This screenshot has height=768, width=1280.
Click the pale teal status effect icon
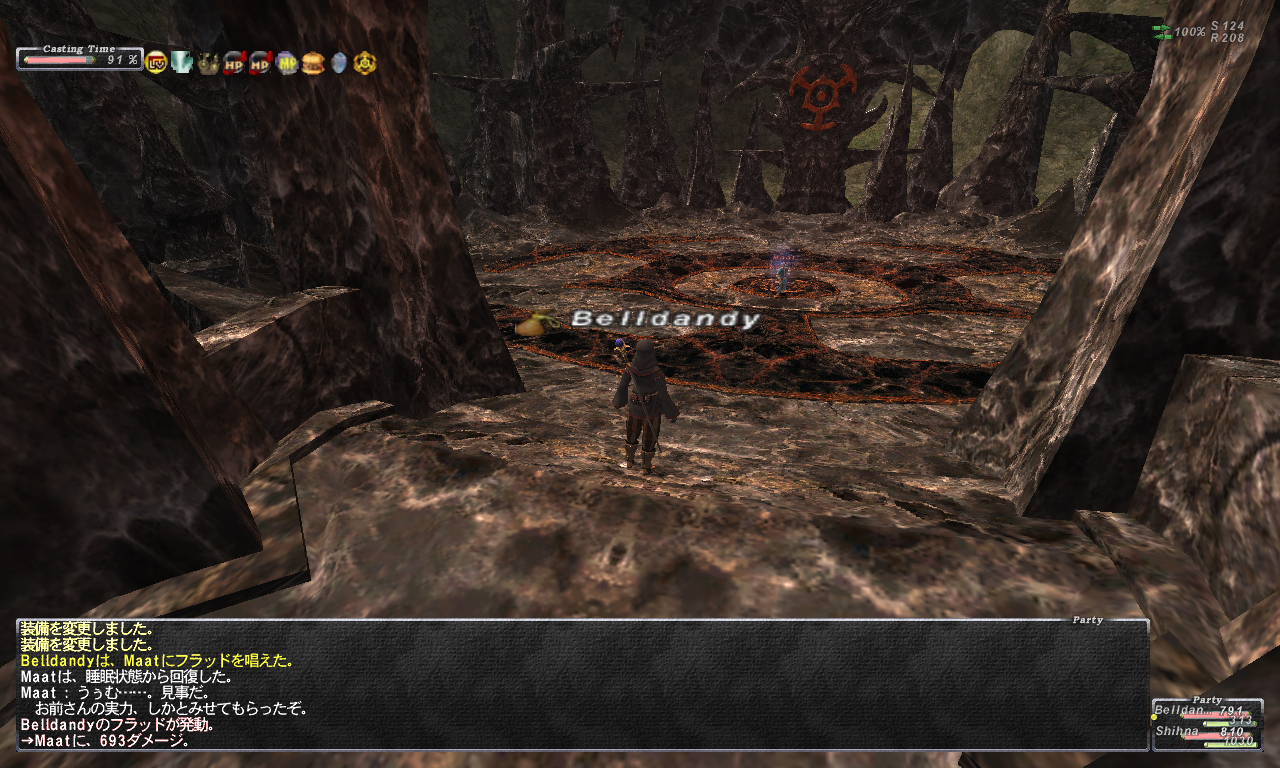(182, 63)
